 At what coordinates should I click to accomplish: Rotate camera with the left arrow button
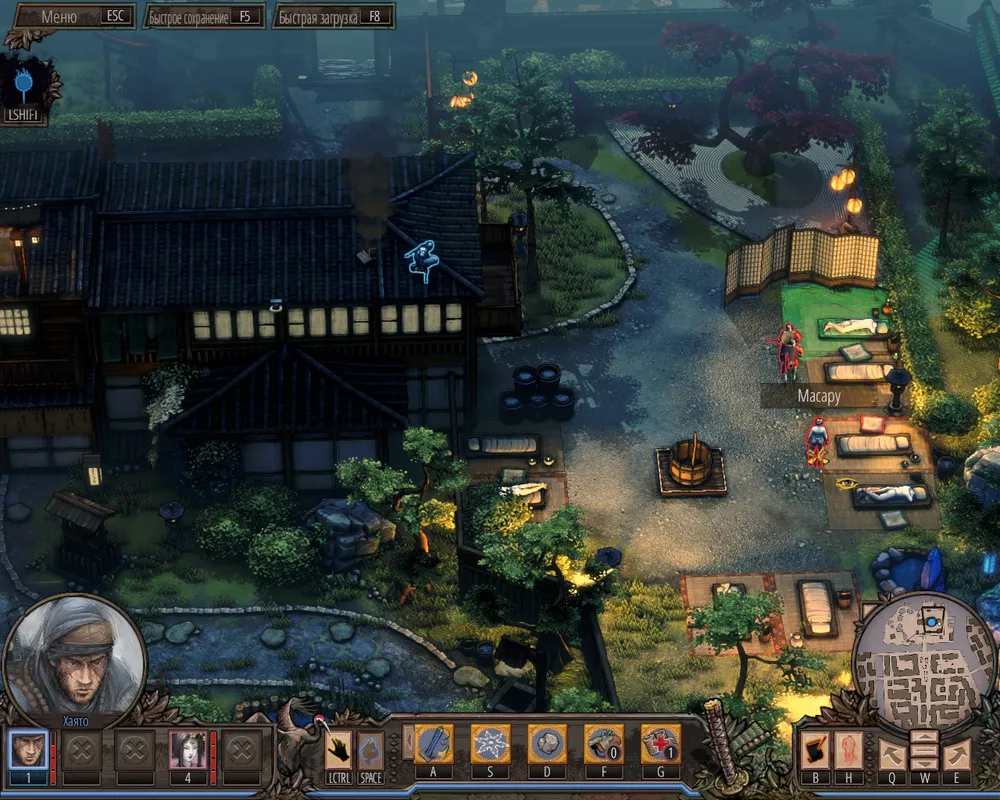click(x=892, y=752)
